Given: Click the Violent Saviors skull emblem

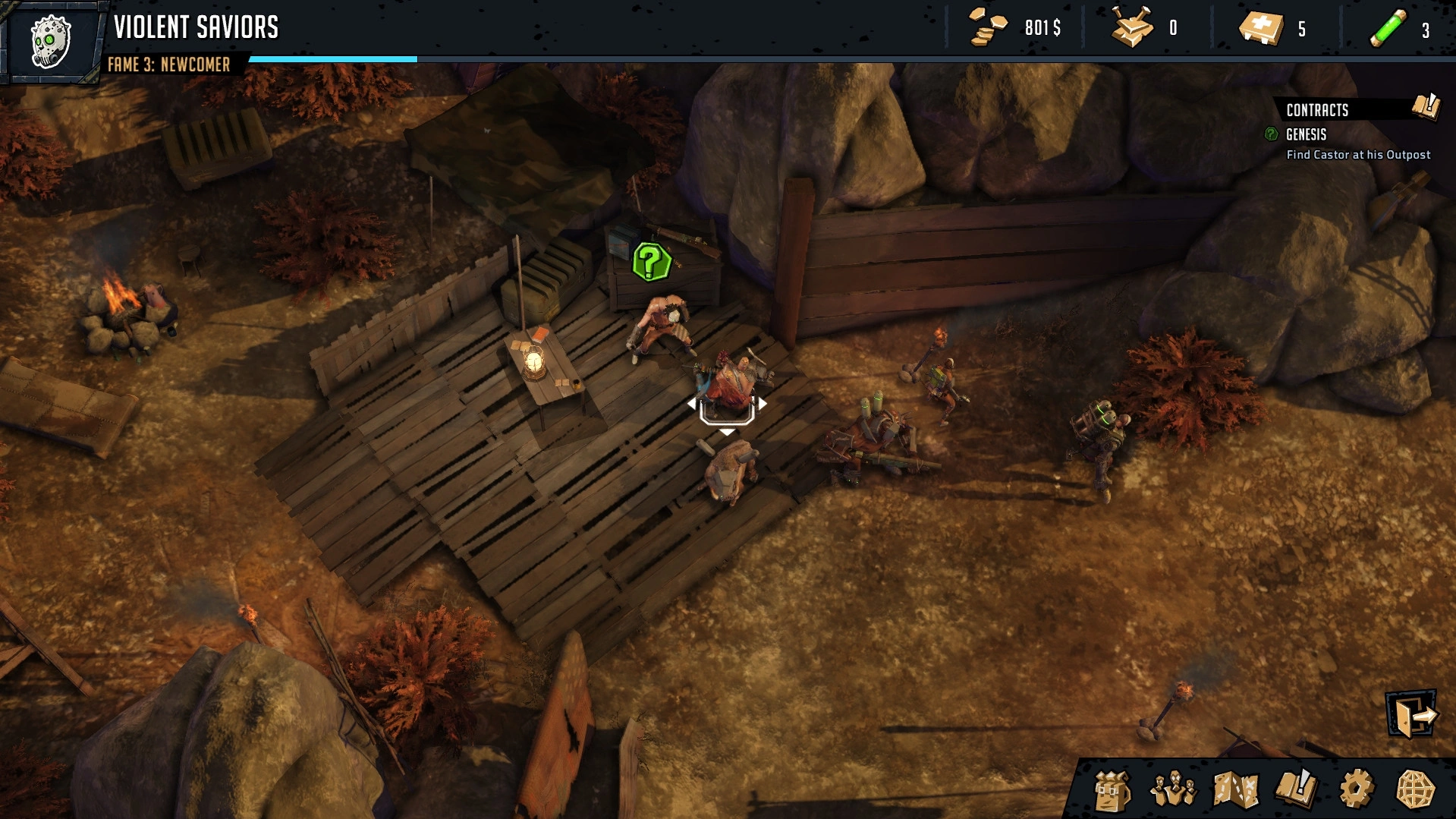Looking at the screenshot, I should pos(51,41).
